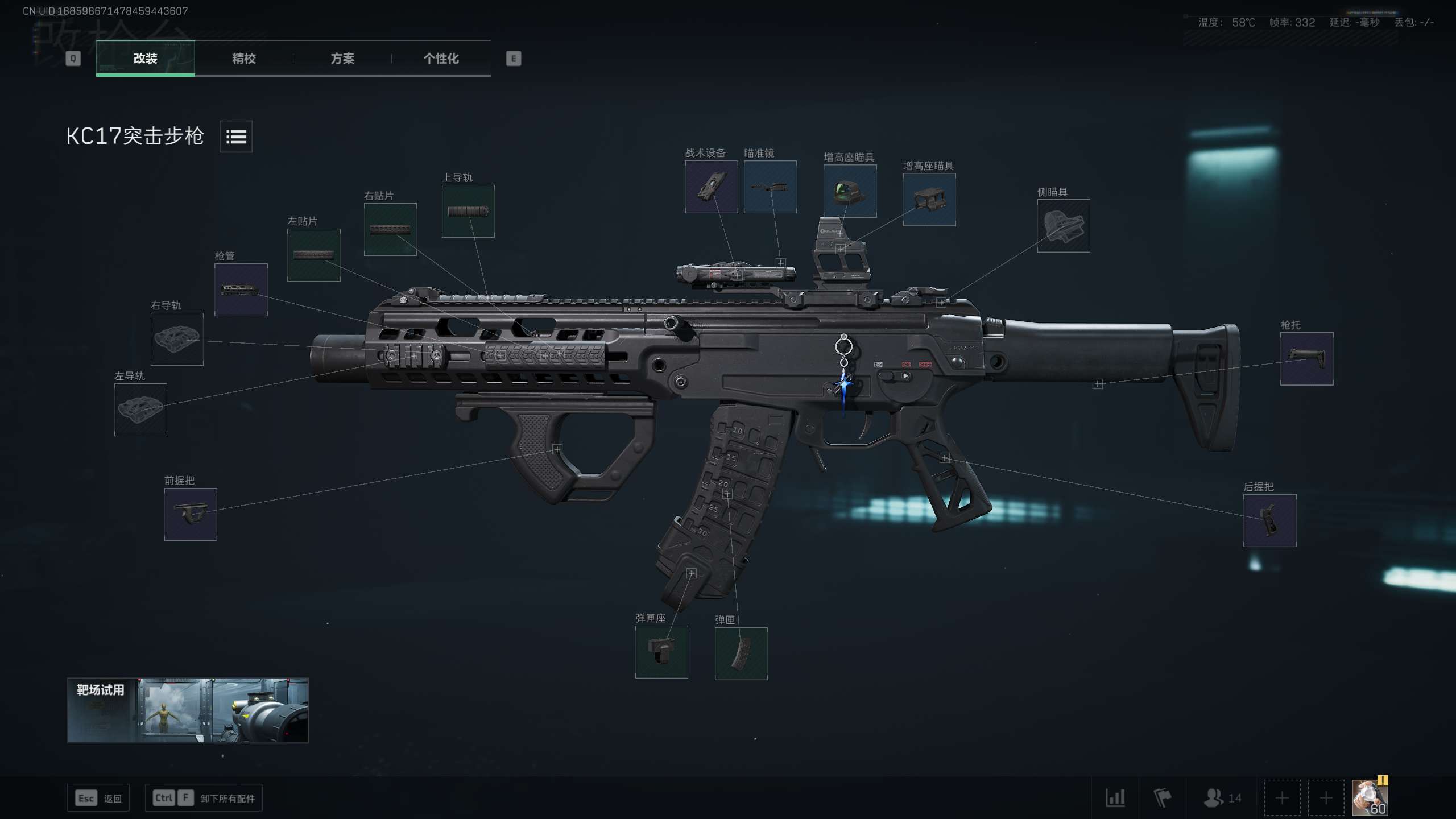The image size is (1456, 819).
Task: Select the 枪托 stock slot
Action: click(x=1306, y=359)
